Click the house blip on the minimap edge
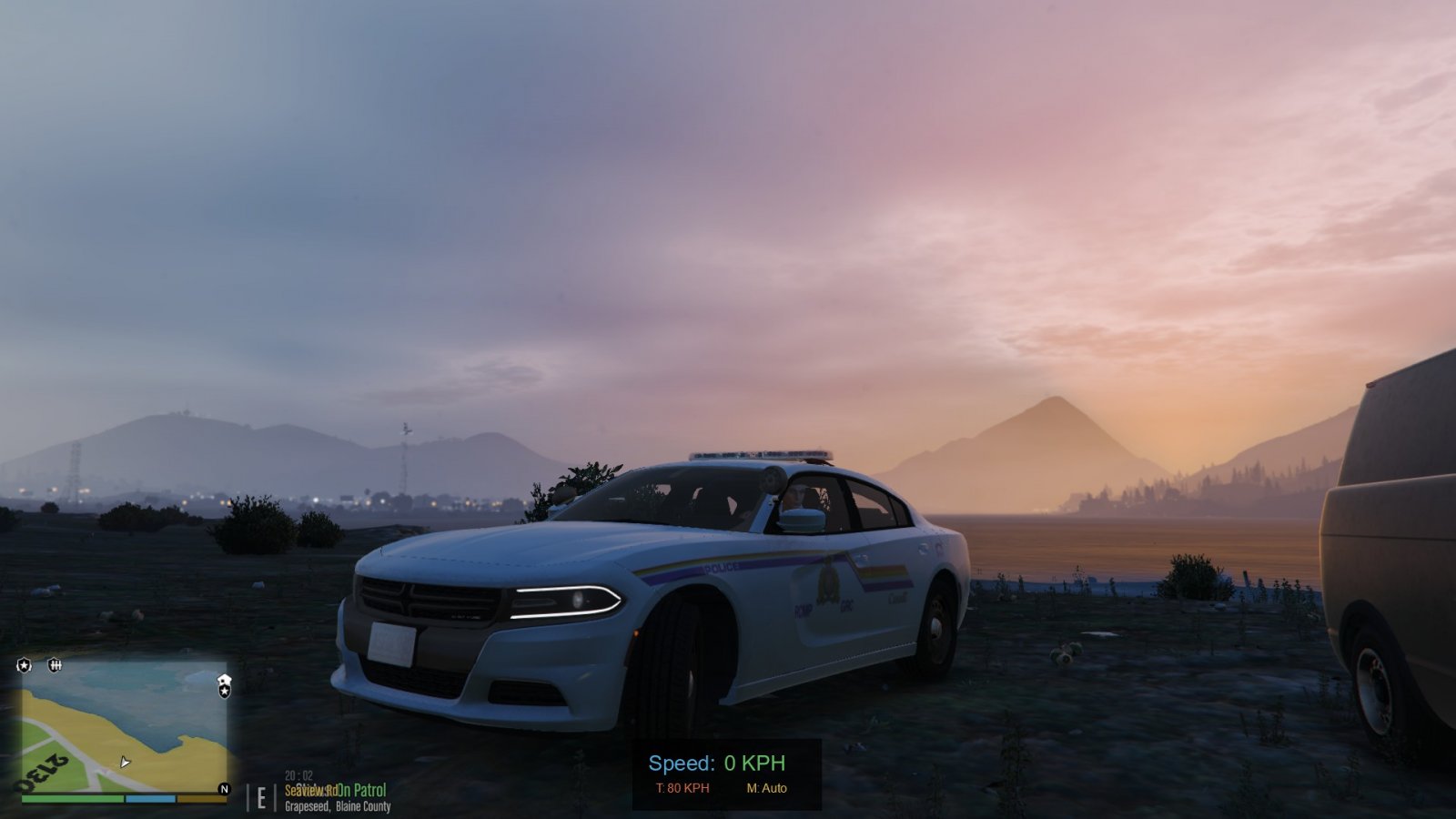This screenshot has height=819, width=1456. coord(225,680)
